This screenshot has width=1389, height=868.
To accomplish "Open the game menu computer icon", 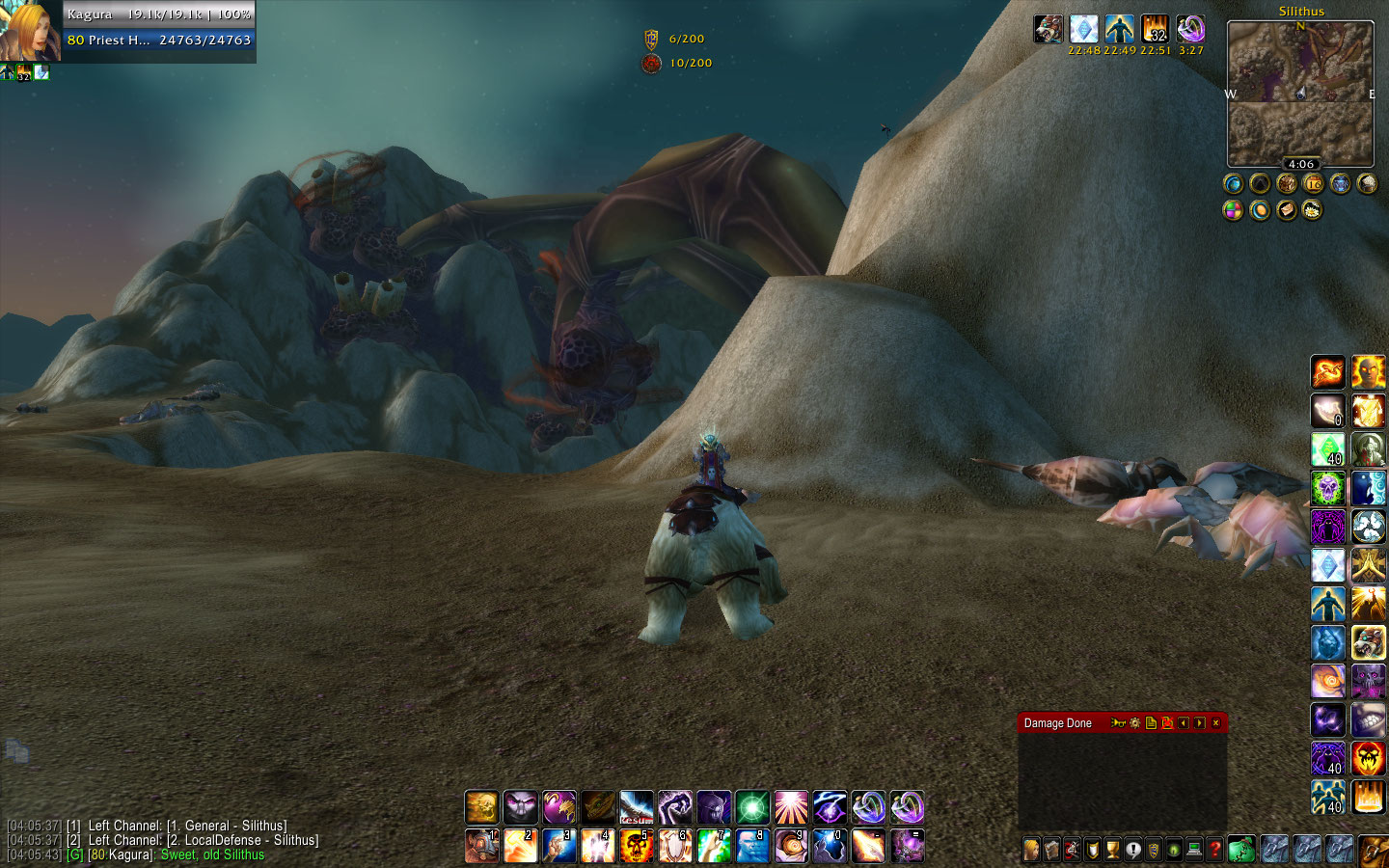I will click(1194, 850).
